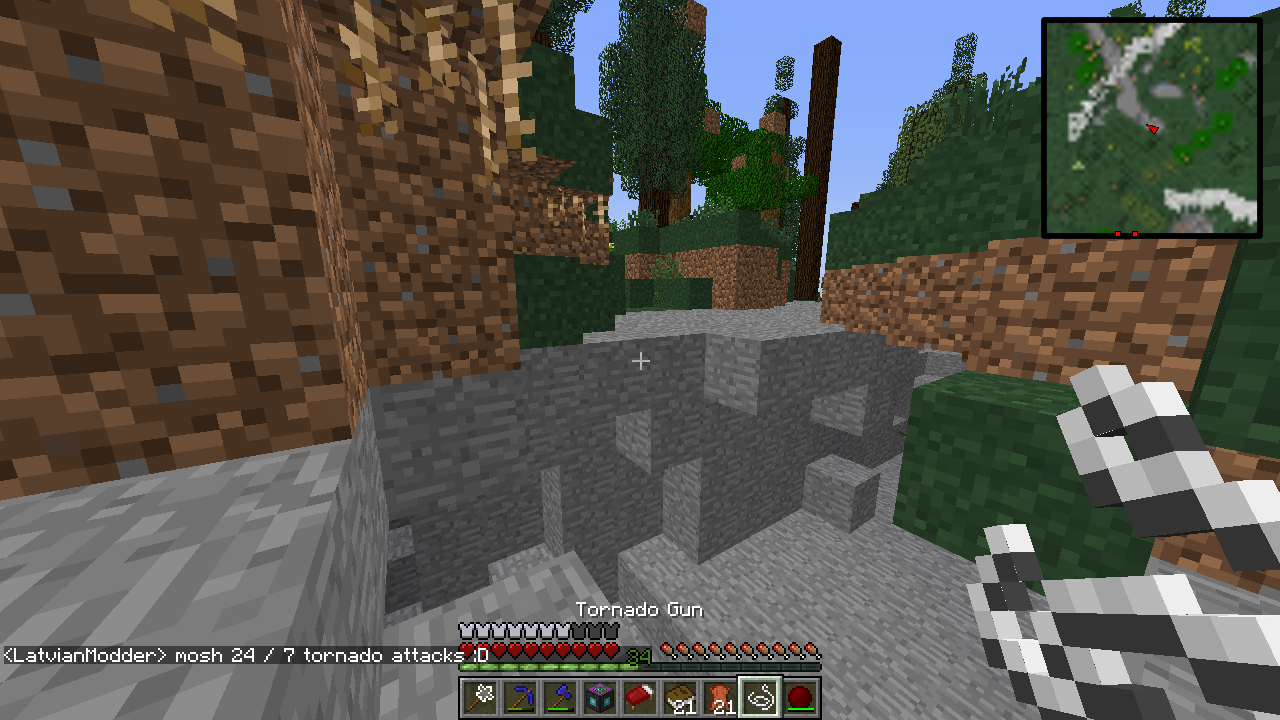Choose the blue axe hotbar slot
Screen dimensions: 1280x720
coord(560,697)
